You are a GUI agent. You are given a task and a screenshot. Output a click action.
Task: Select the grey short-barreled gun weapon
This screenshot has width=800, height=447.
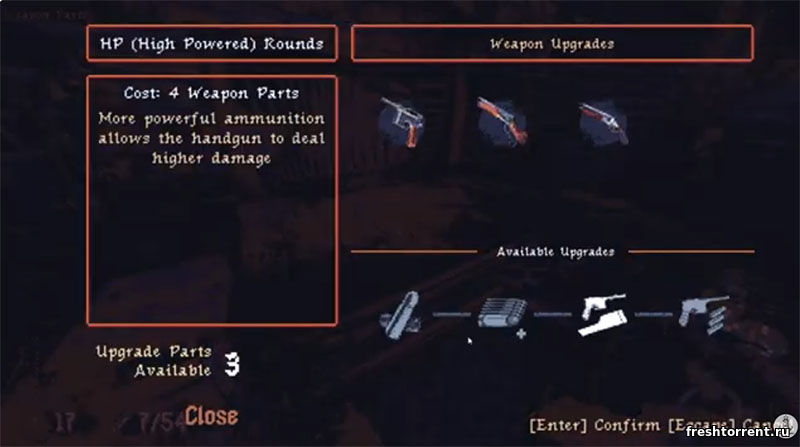tap(602, 123)
